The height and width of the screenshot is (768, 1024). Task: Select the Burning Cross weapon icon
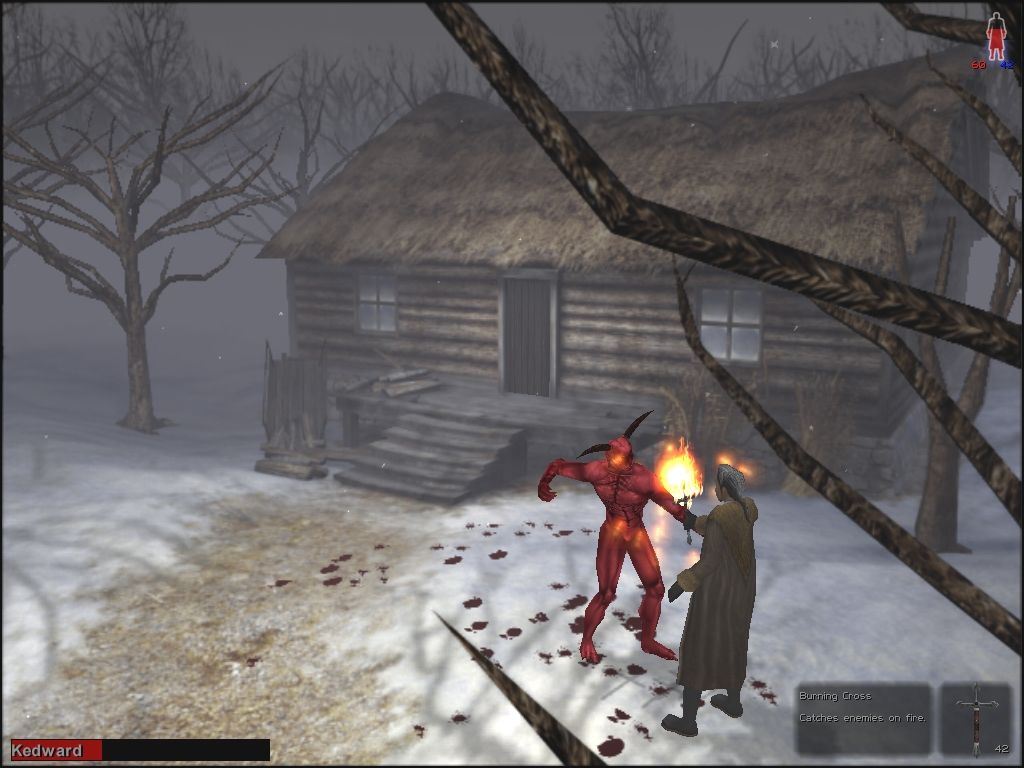pyautogui.click(x=975, y=717)
